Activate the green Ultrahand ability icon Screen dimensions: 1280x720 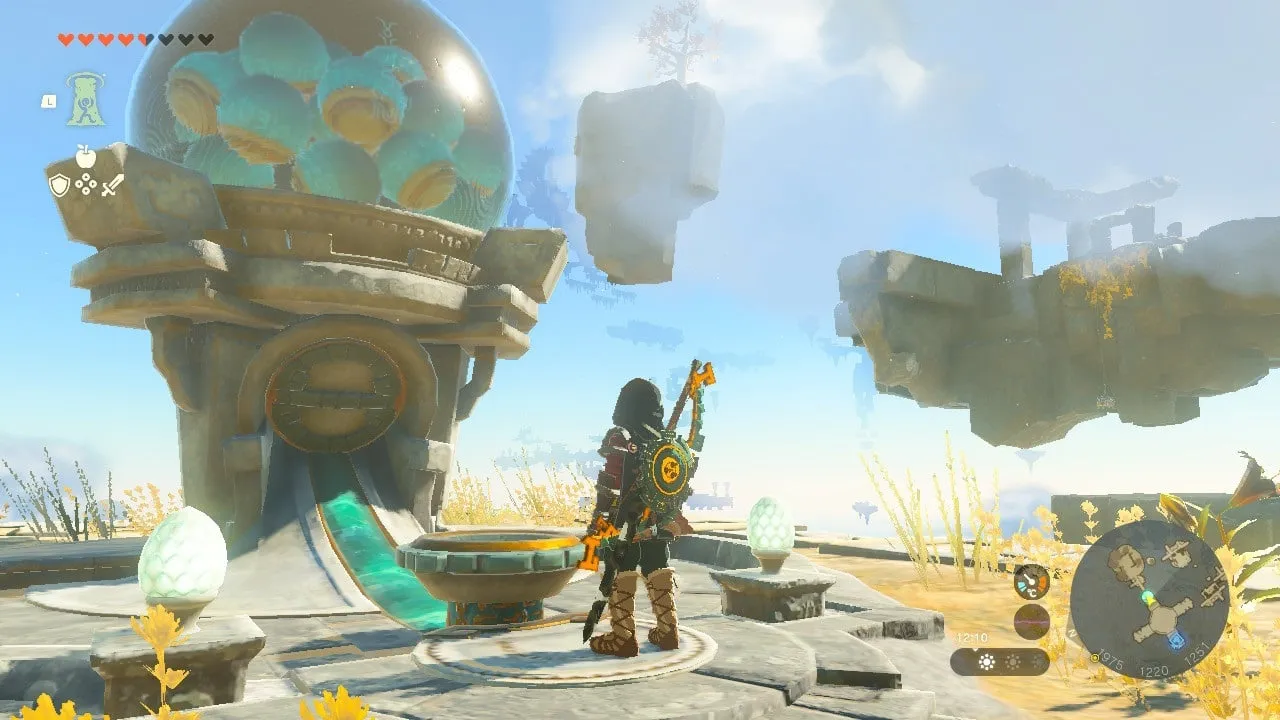[x=86, y=99]
